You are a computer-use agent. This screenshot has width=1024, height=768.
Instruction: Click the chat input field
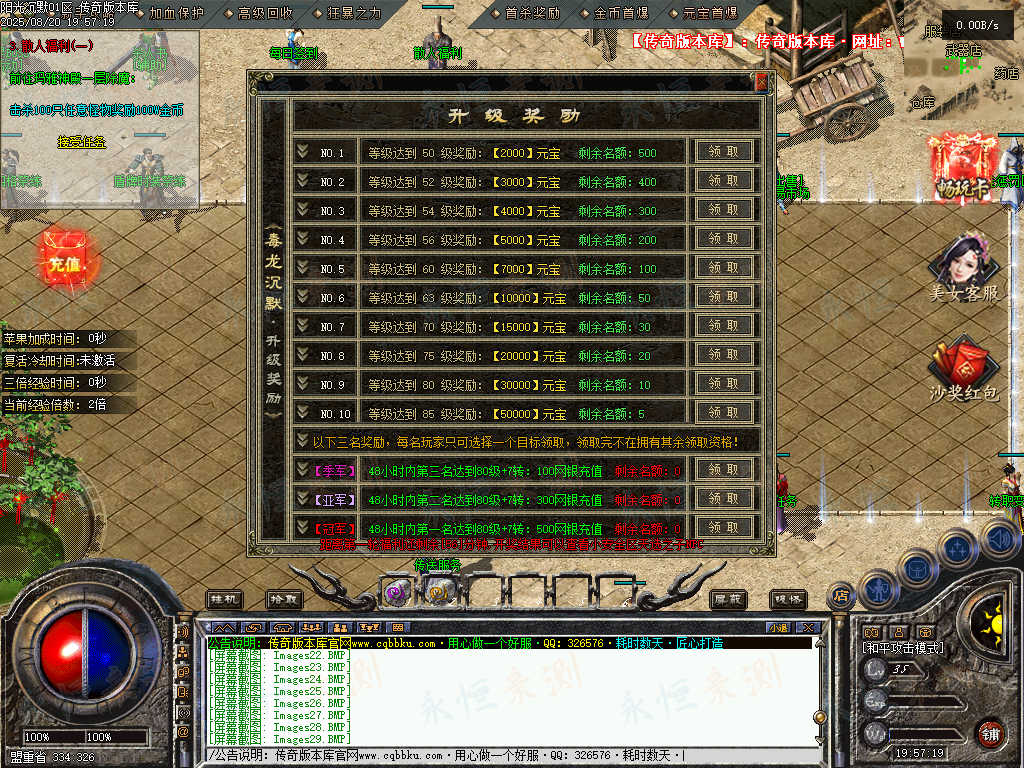coord(510,756)
